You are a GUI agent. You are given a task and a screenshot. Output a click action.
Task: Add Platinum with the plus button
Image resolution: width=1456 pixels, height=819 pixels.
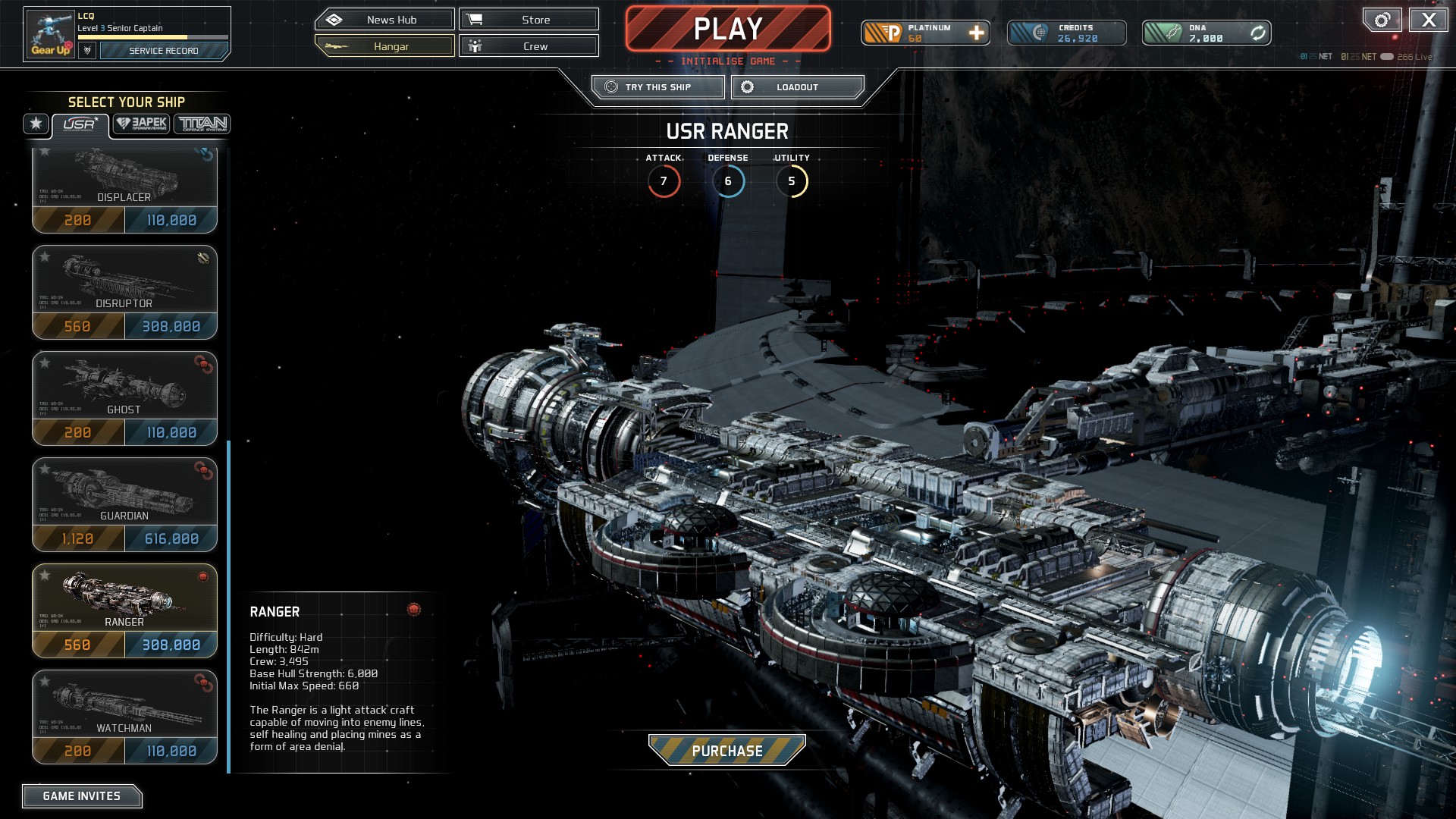[x=976, y=33]
